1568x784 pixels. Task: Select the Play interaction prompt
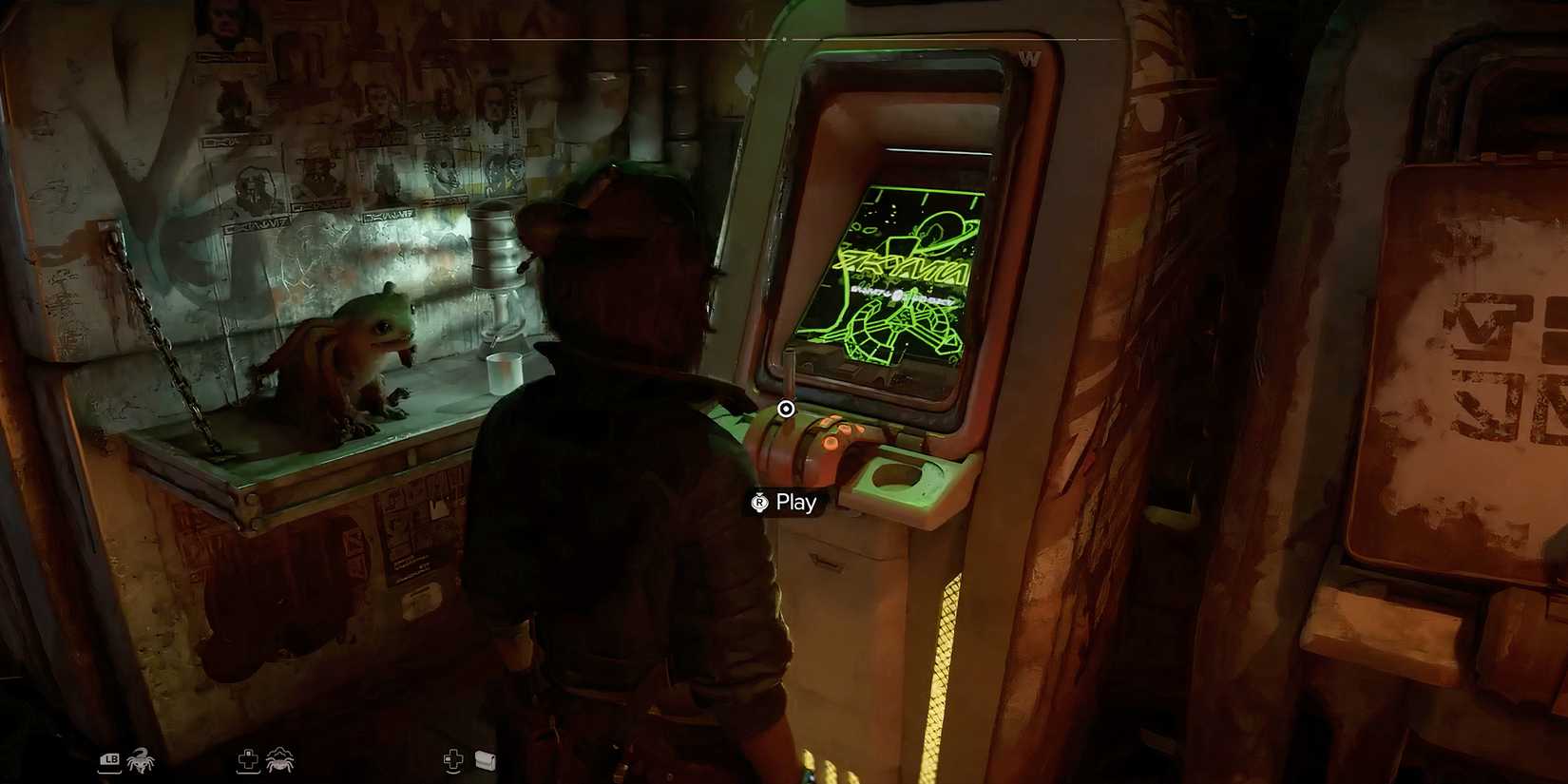click(x=781, y=502)
